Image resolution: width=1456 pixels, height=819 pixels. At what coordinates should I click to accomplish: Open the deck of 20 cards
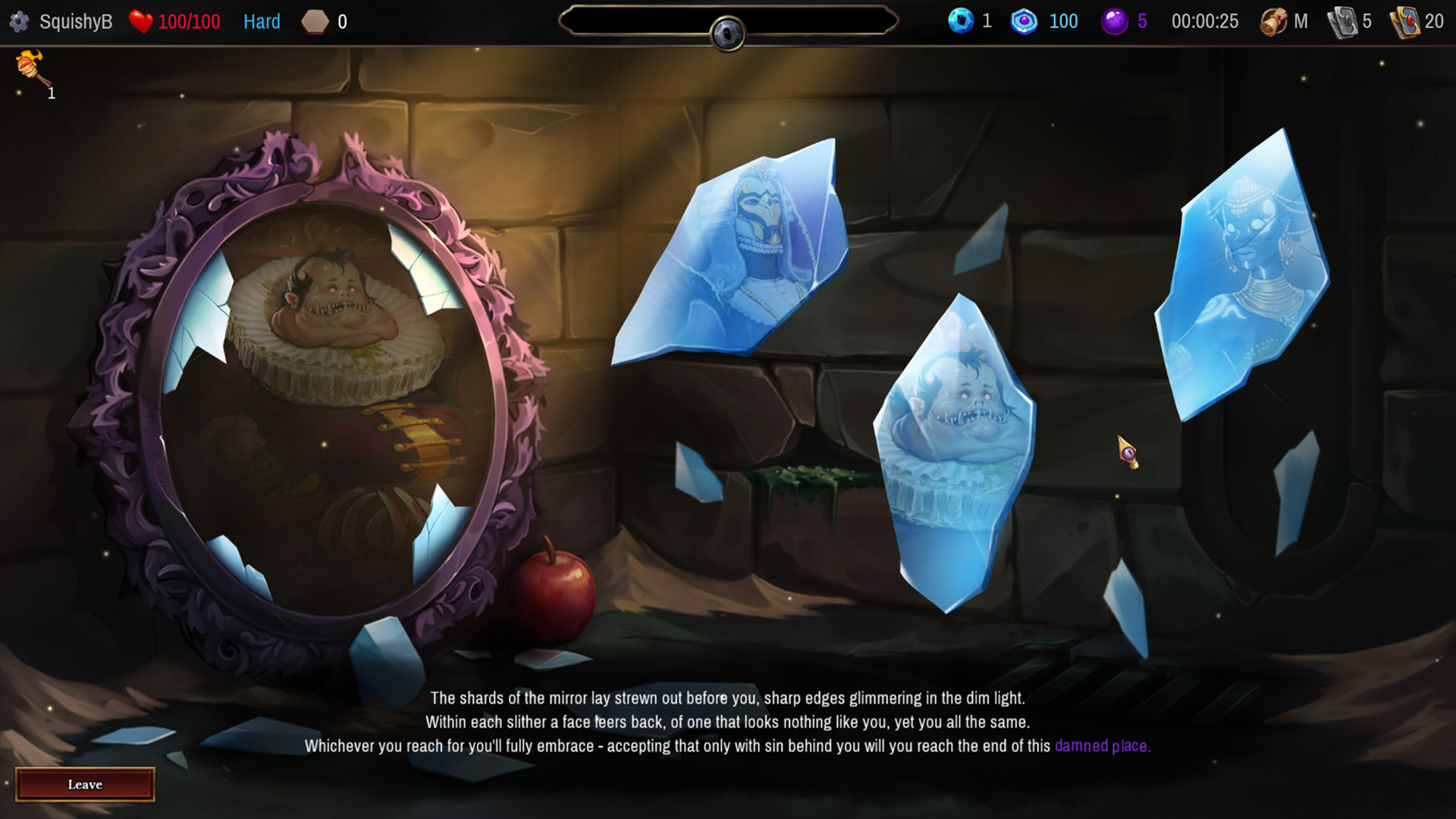1409,21
